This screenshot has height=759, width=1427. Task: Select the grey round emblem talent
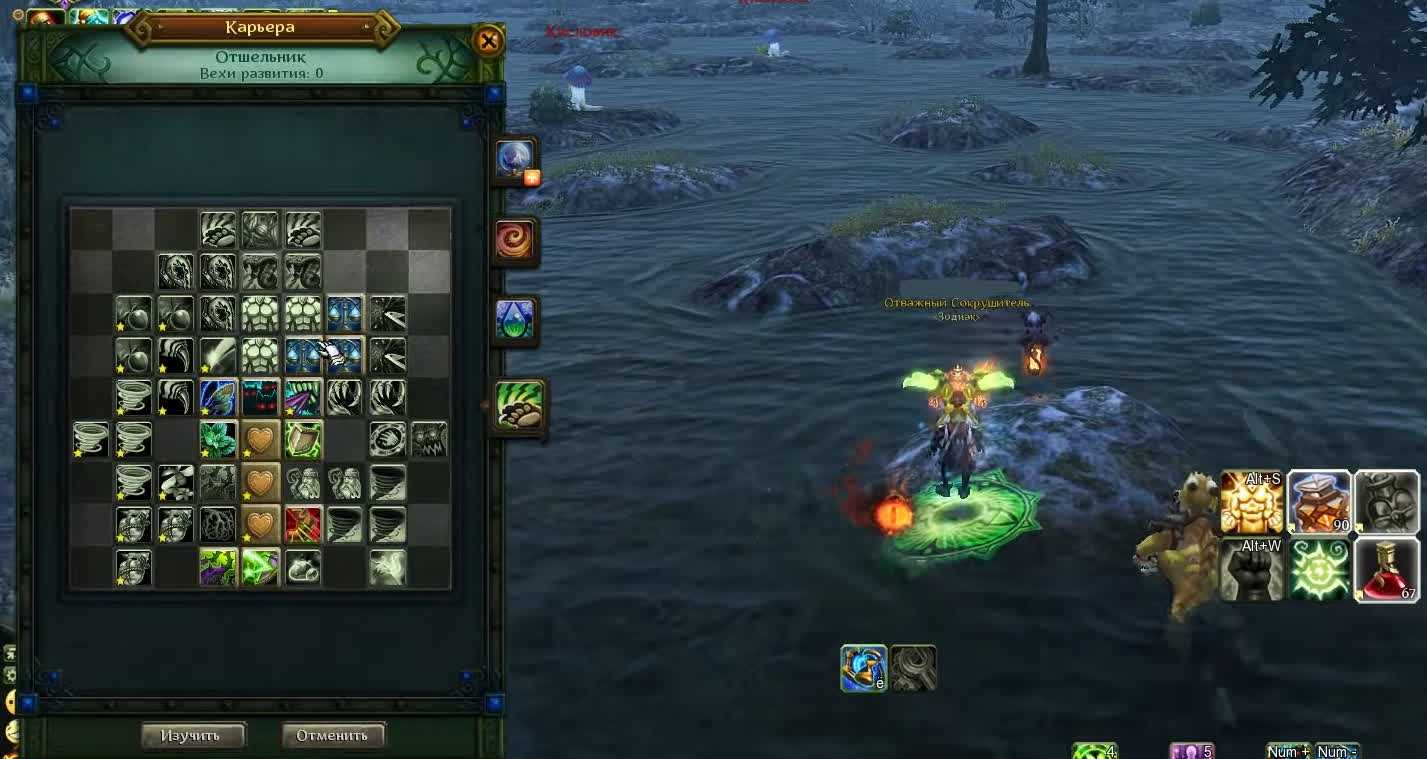coord(387,439)
